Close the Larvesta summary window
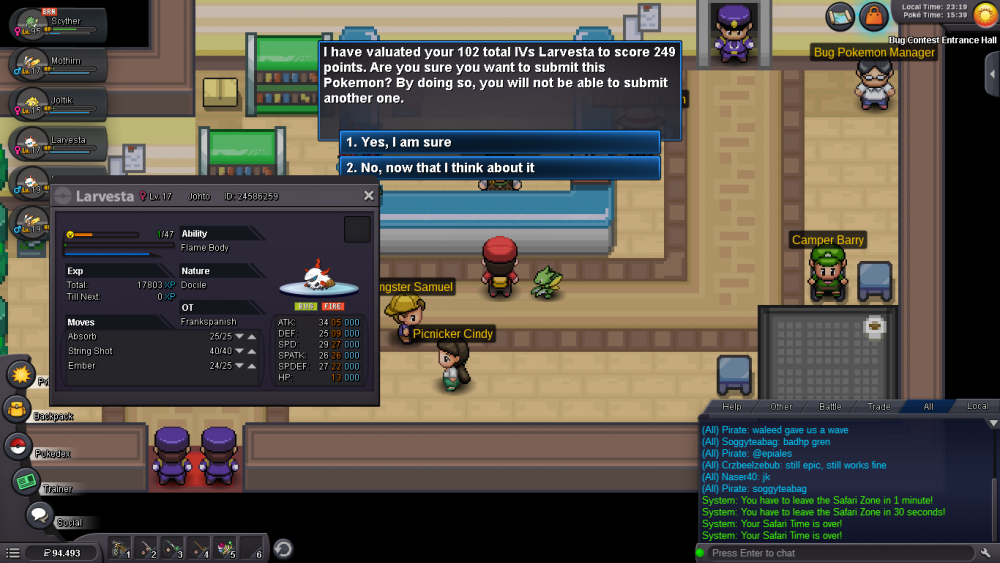The image size is (1000, 563). coord(368,196)
